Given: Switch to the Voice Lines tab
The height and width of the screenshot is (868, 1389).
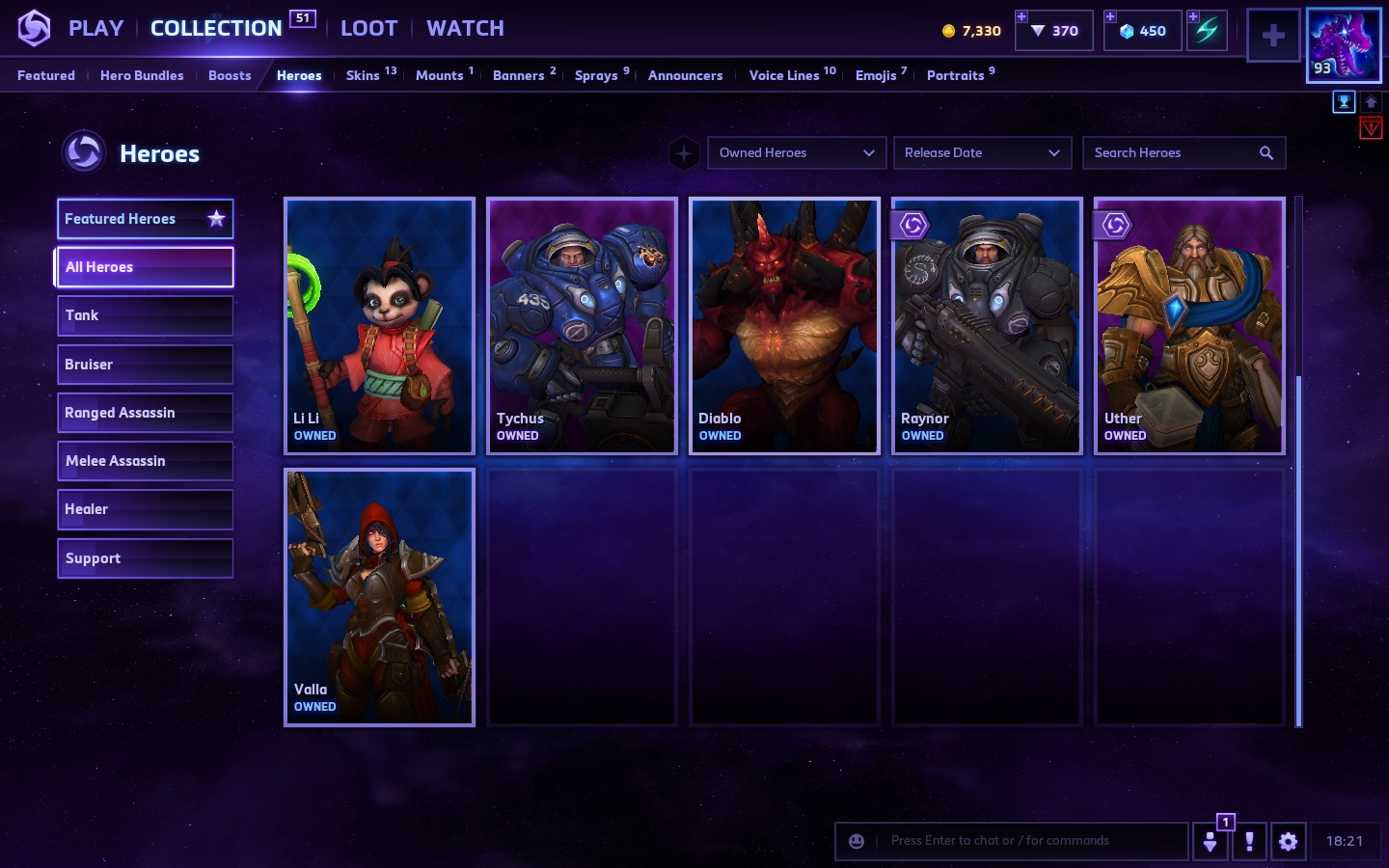Looking at the screenshot, I should [784, 75].
